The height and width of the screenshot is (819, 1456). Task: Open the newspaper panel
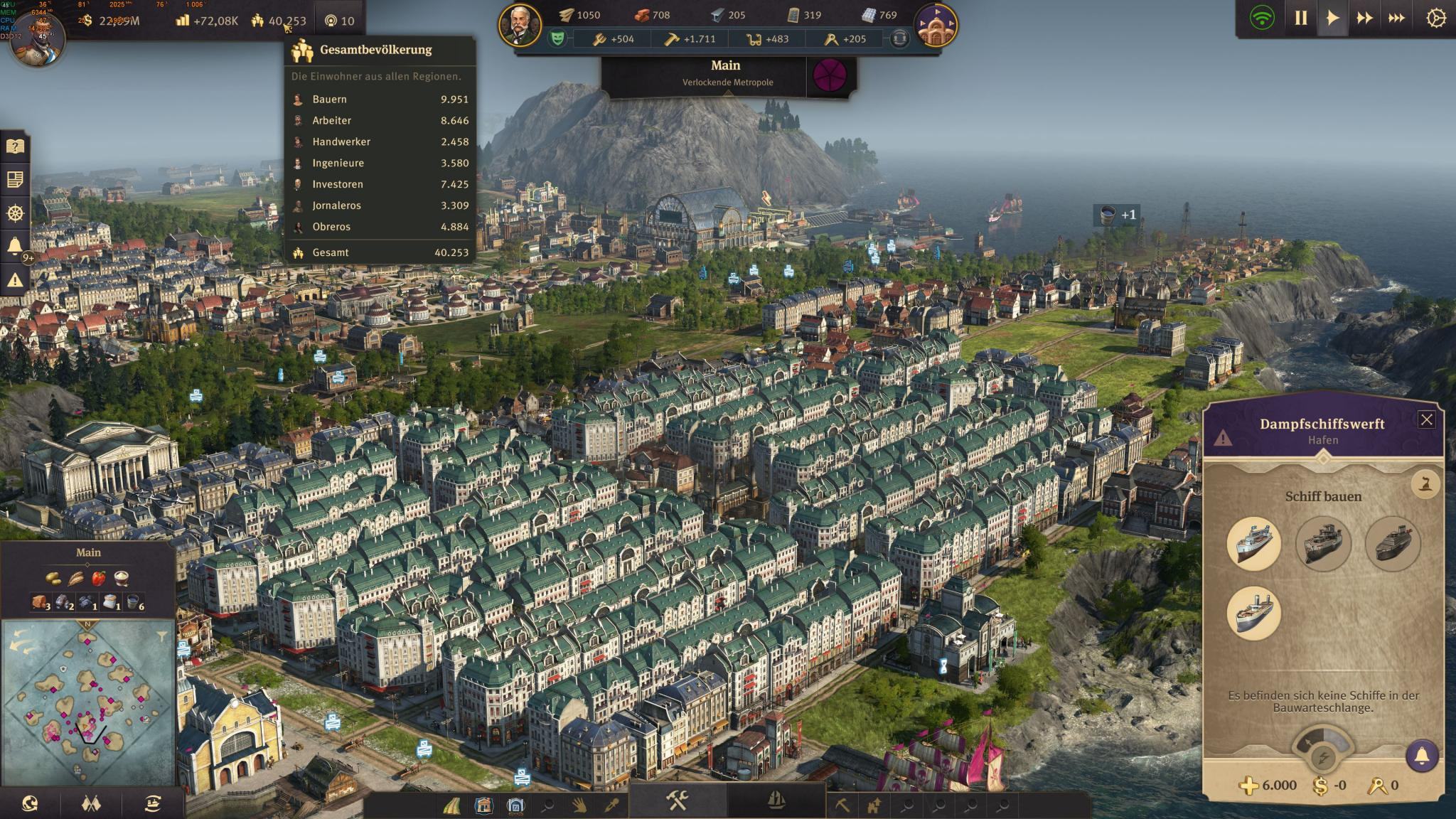tap(15, 179)
